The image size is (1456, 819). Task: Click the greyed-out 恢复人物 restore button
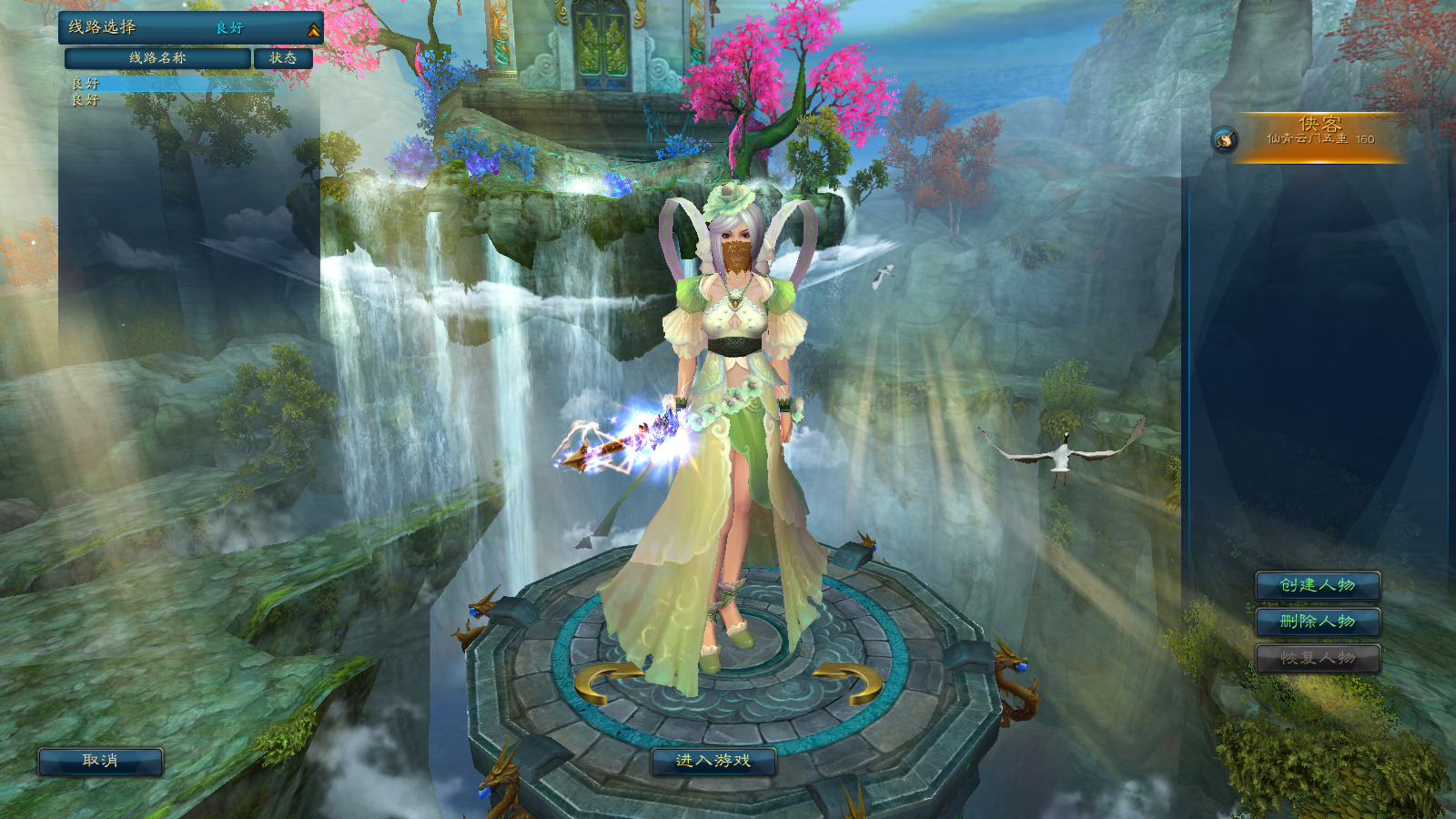click(1318, 658)
